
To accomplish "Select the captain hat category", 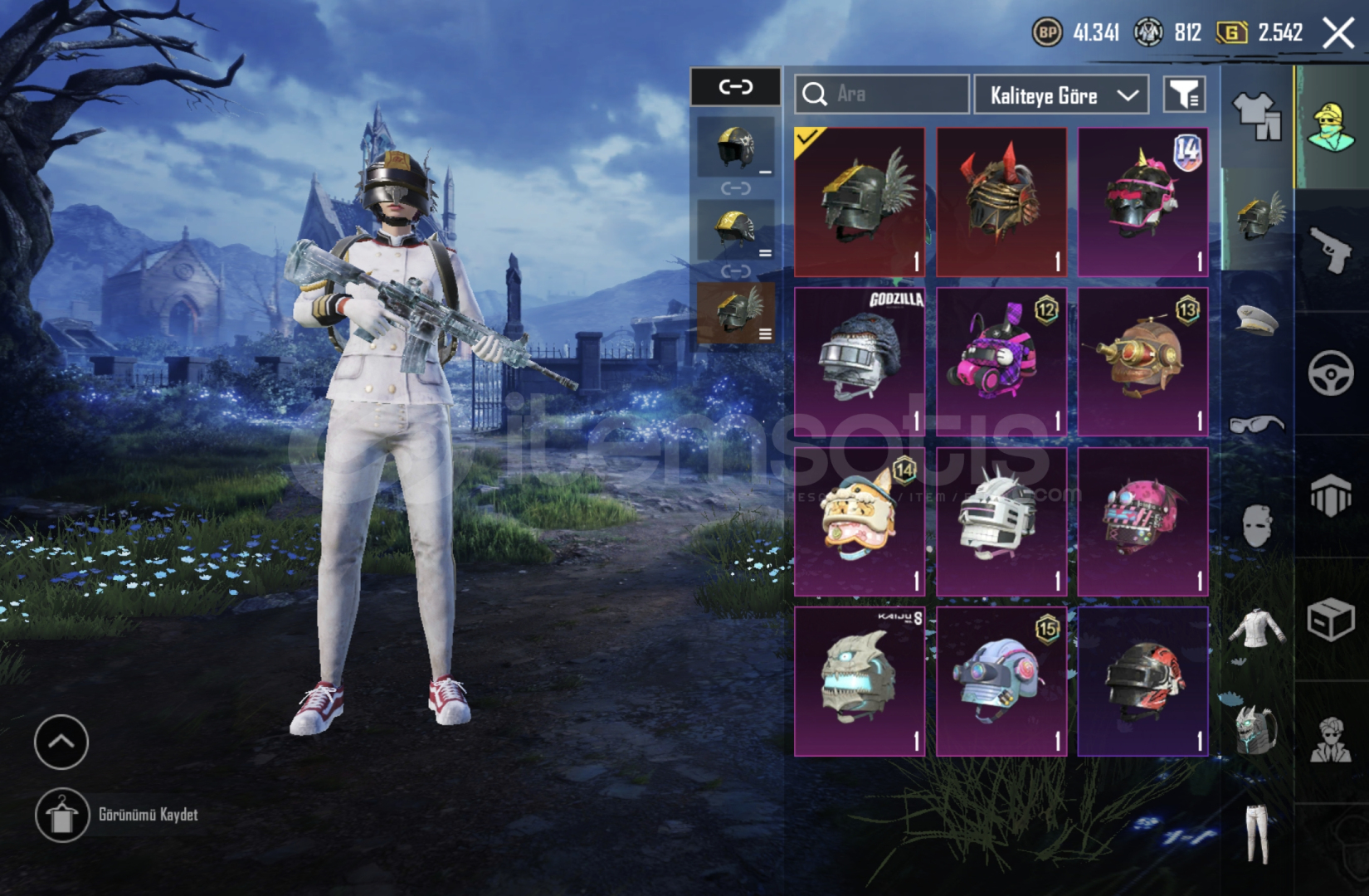I will point(1256,319).
